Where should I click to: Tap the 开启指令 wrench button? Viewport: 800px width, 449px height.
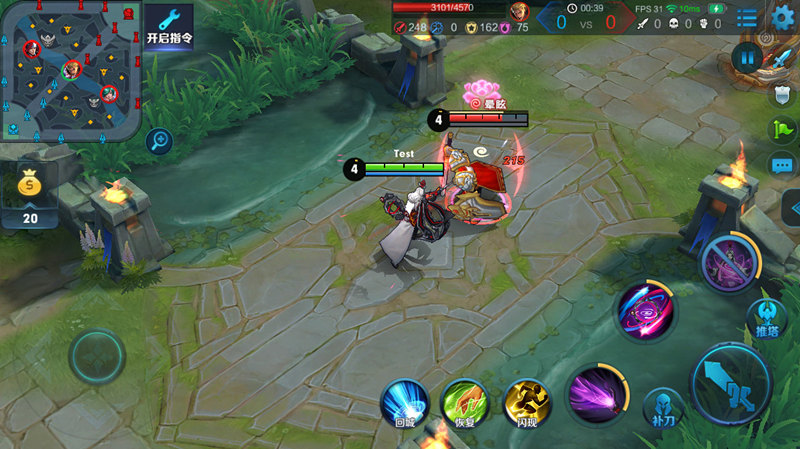point(169,28)
